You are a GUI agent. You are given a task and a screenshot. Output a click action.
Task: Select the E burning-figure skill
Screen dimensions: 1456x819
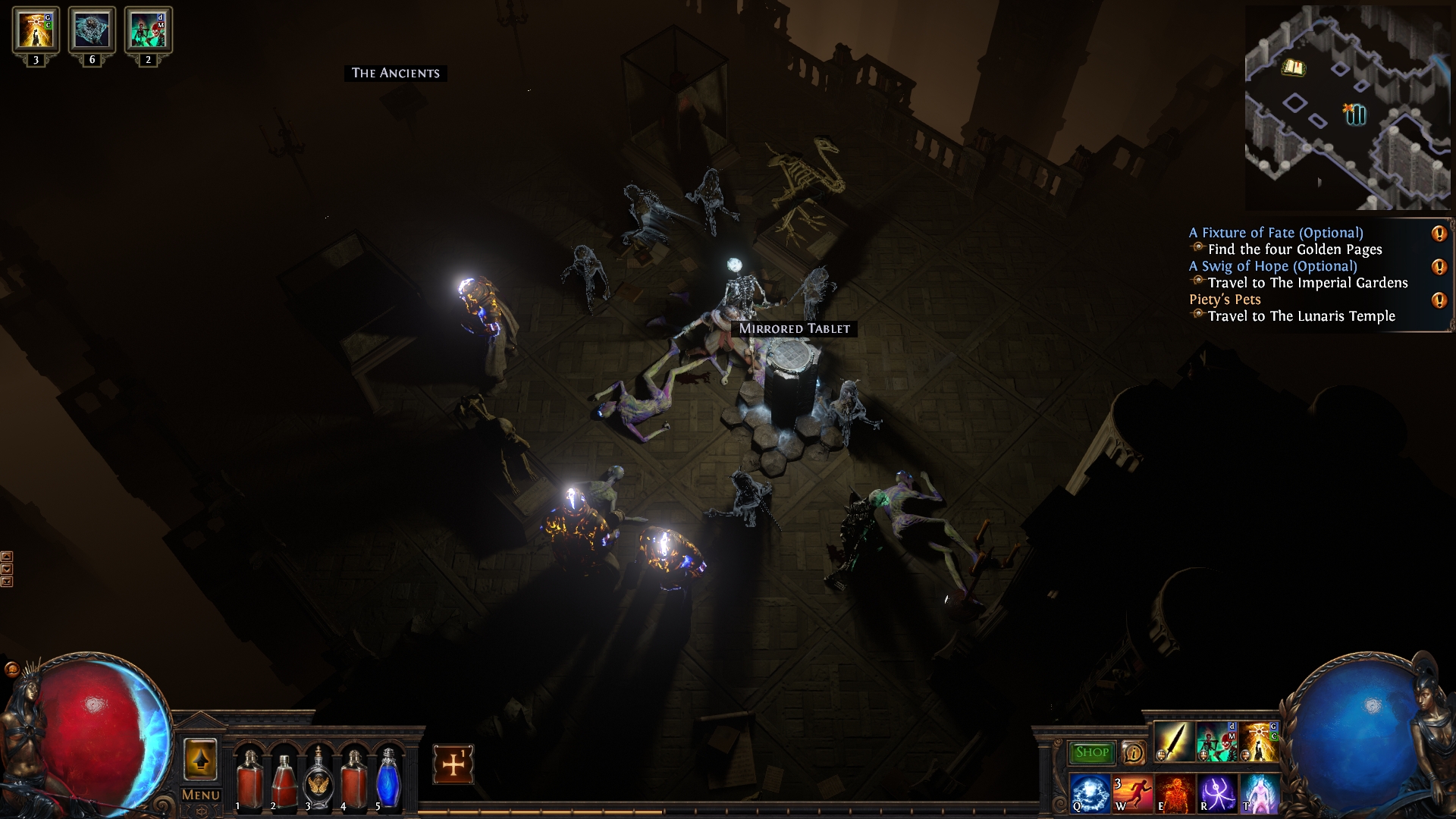click(x=1174, y=793)
